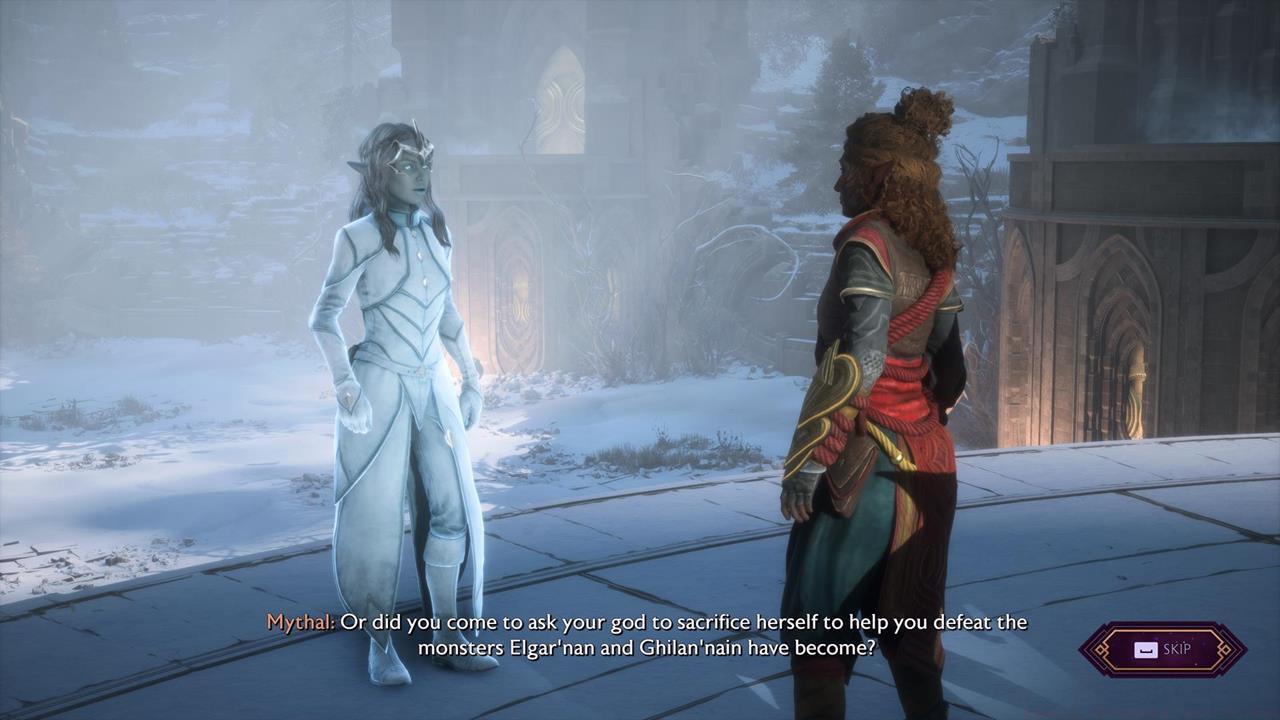Click the diamond ornament left of the SKIP frame
The width and height of the screenshot is (1280, 720).
[1101, 649]
